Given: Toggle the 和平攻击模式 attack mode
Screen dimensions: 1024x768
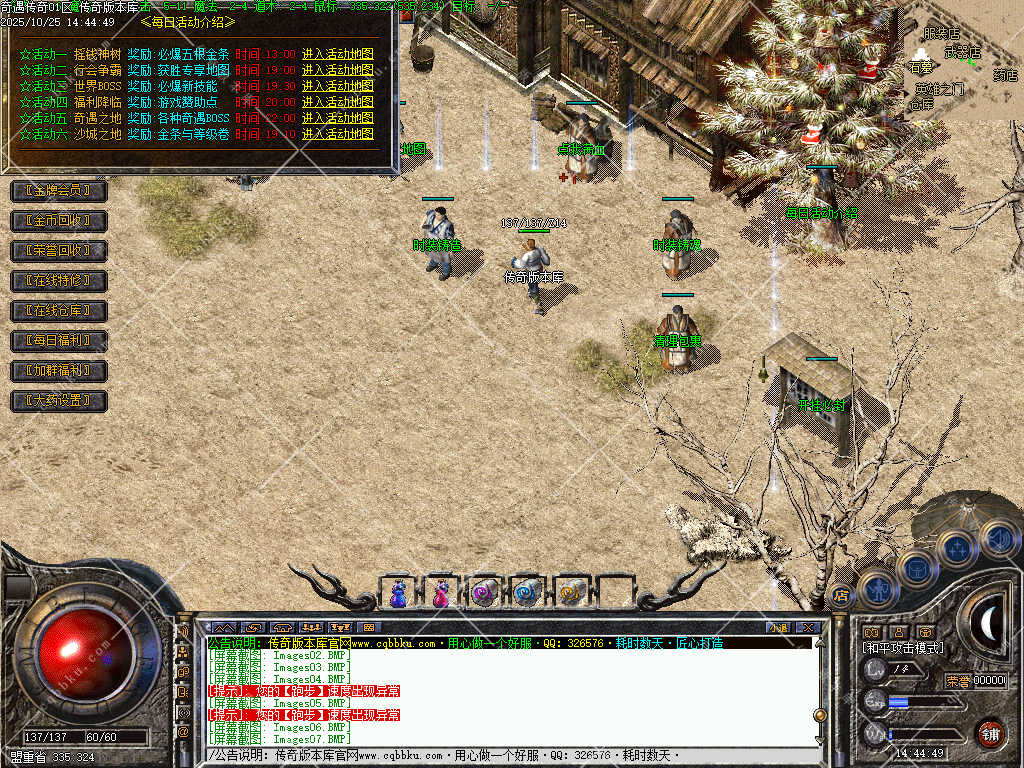Looking at the screenshot, I should coord(903,648).
